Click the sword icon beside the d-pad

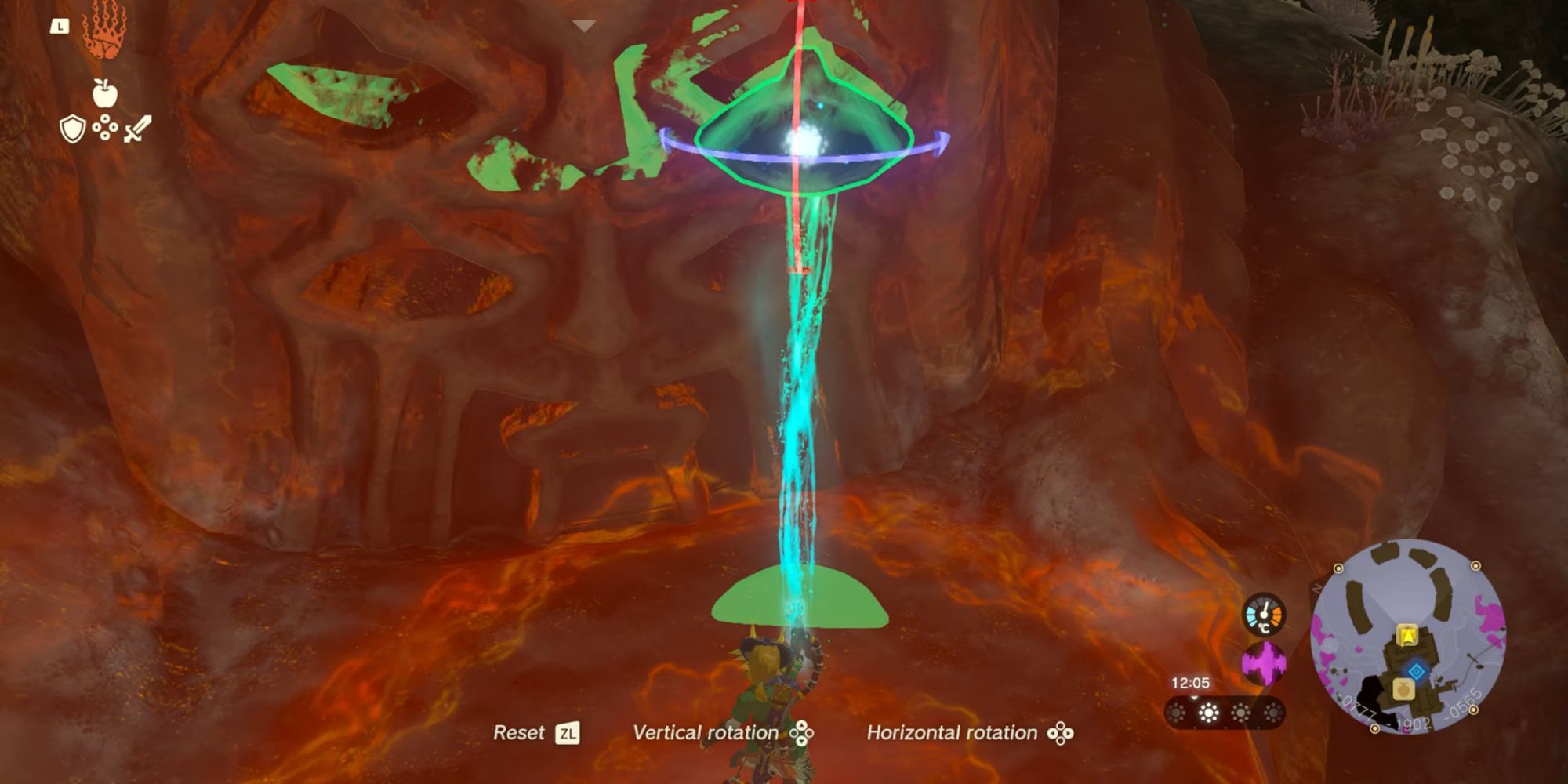coord(136,129)
